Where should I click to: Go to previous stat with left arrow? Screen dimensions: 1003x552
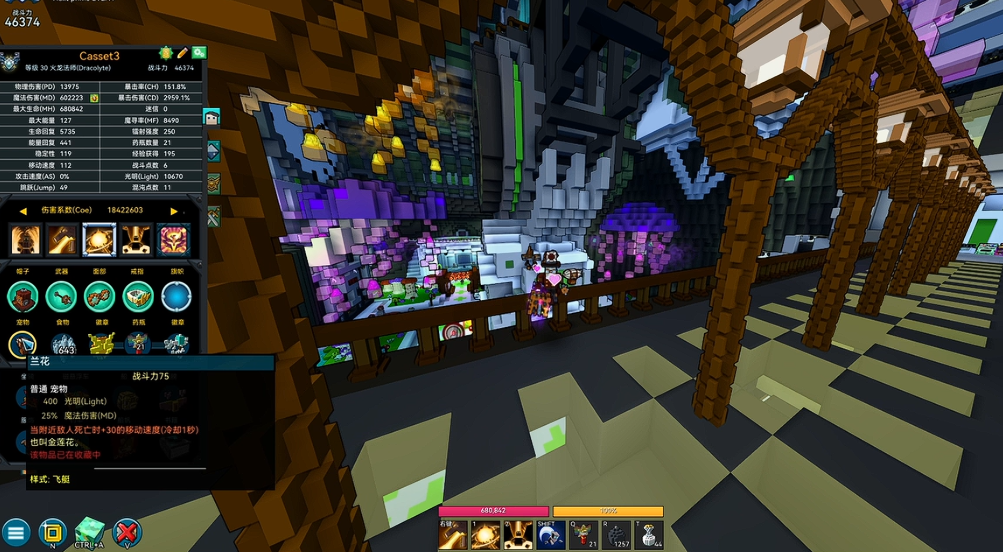[x=23, y=211]
